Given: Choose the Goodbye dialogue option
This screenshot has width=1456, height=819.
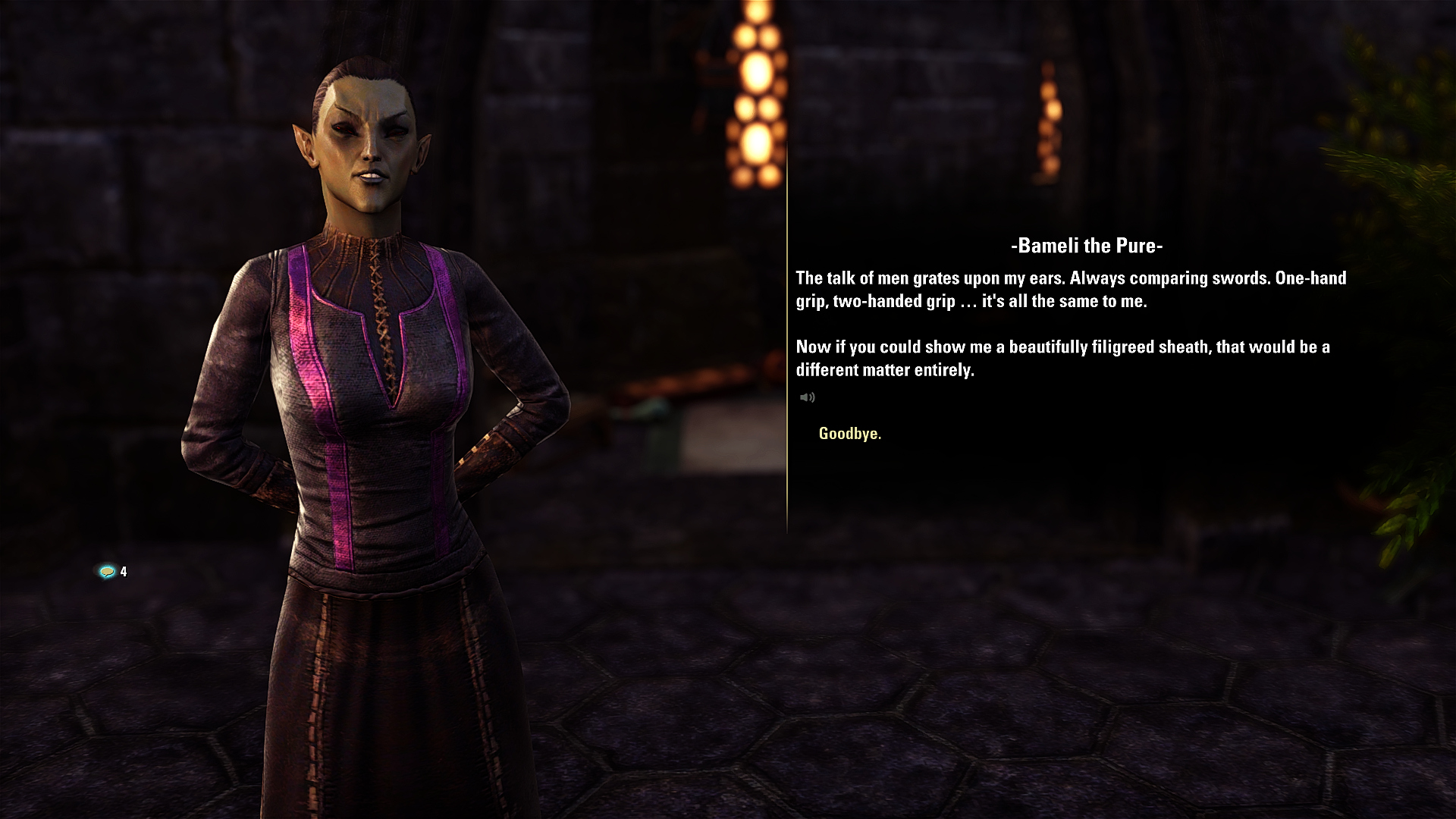Looking at the screenshot, I should click(849, 434).
